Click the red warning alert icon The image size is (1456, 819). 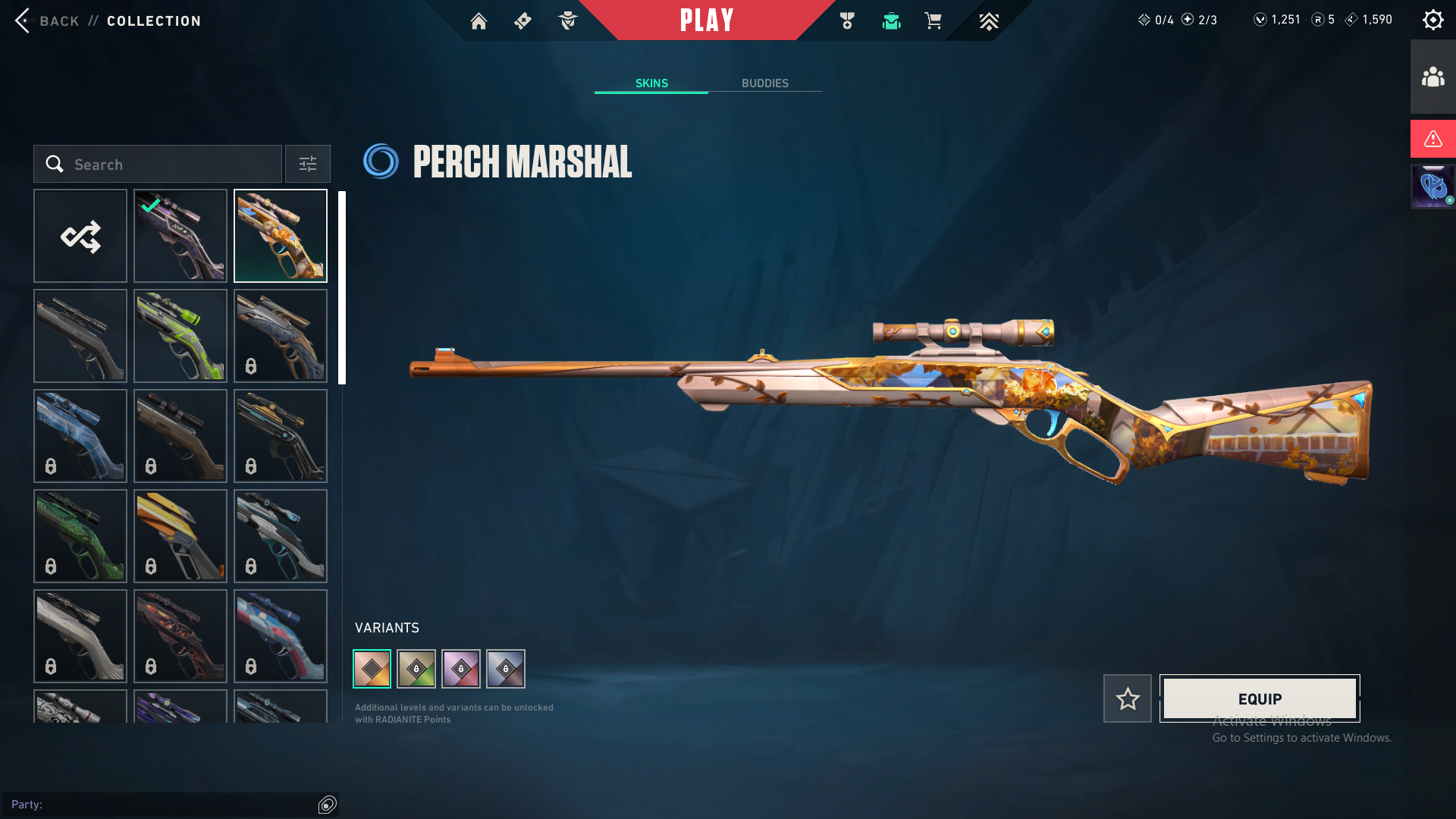pyautogui.click(x=1432, y=139)
